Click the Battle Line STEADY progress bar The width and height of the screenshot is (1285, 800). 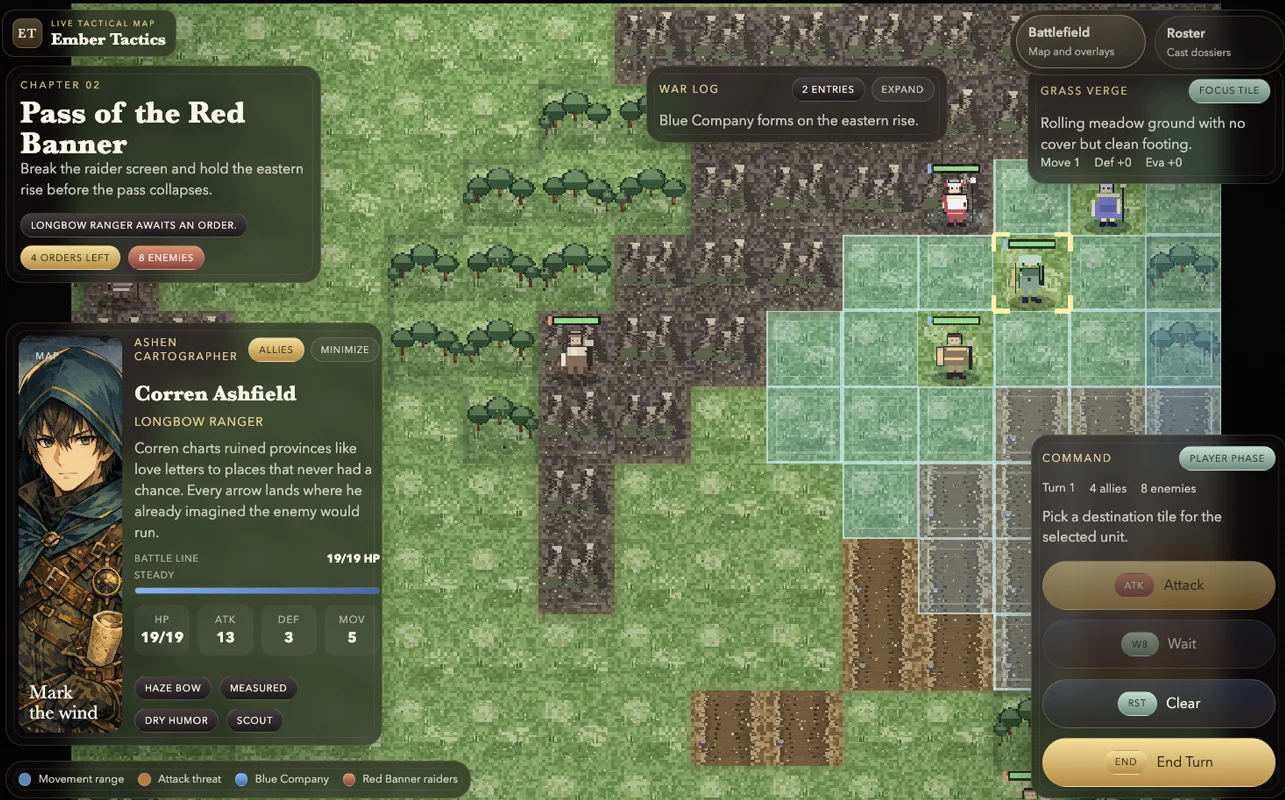coord(256,590)
